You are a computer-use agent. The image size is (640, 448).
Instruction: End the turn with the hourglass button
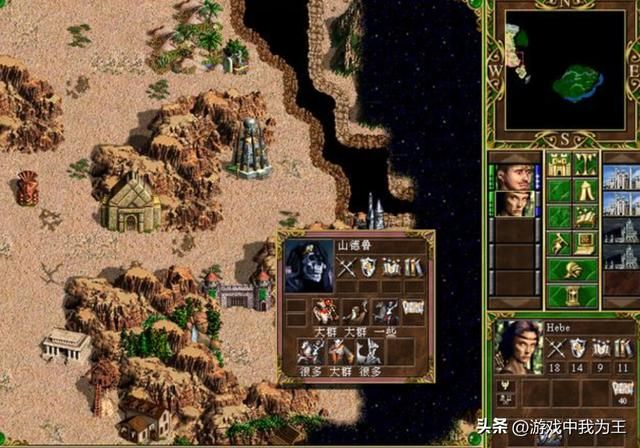[573, 295]
